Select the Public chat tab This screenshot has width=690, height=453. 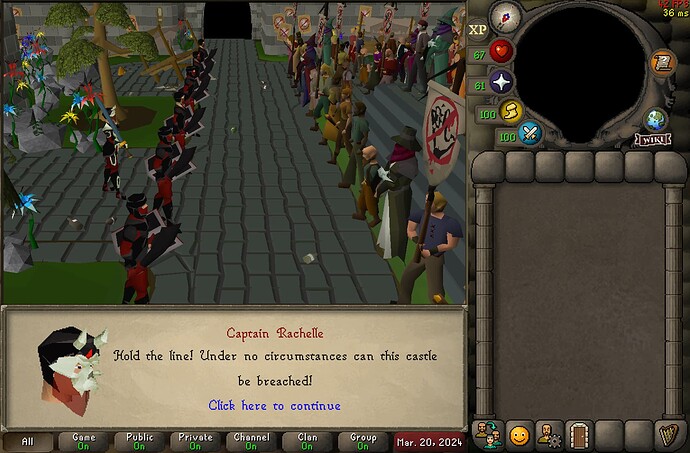tap(140, 441)
